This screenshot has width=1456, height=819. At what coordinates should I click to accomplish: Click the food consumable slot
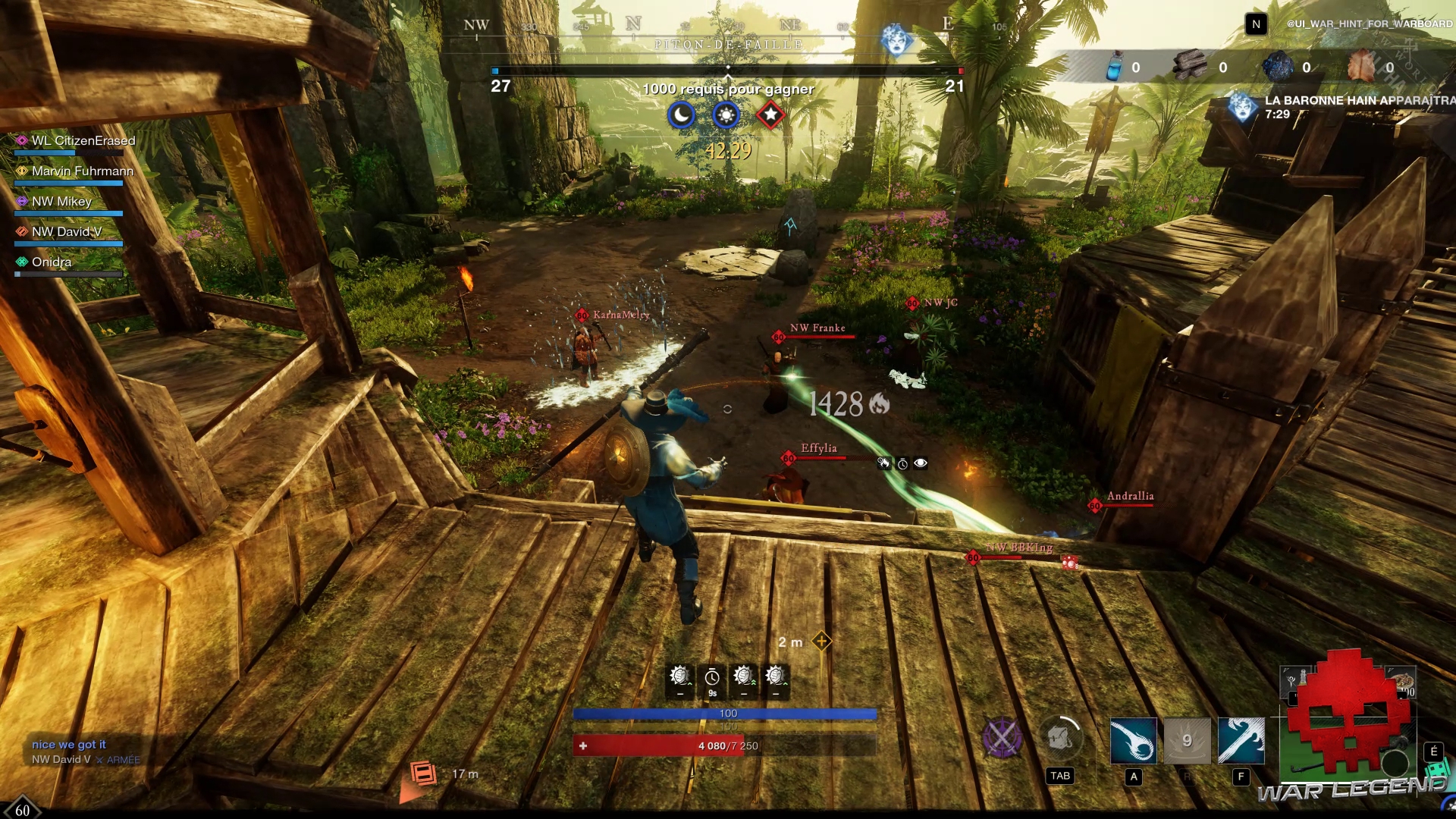[1400, 681]
